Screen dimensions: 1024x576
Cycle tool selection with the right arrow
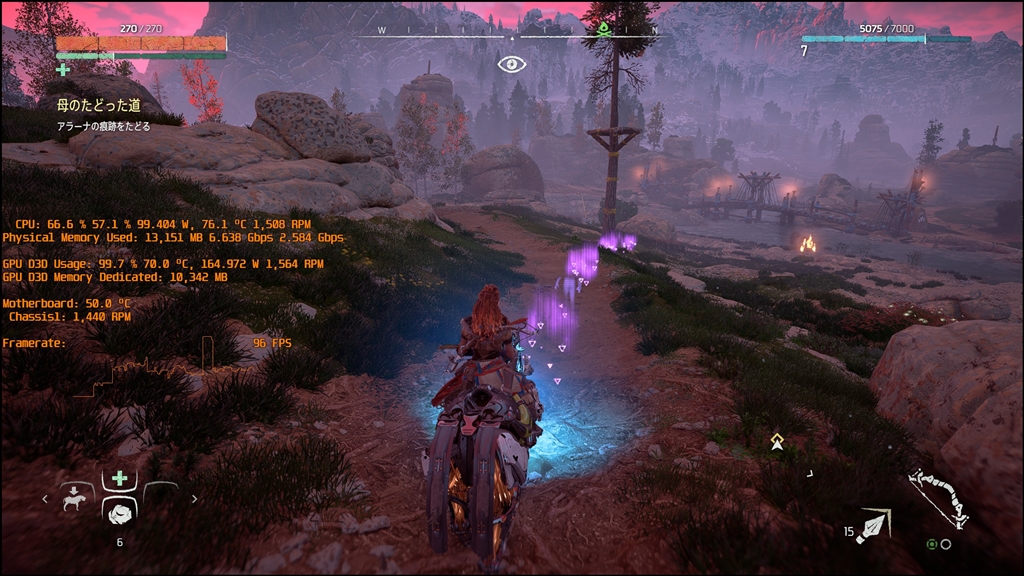194,498
